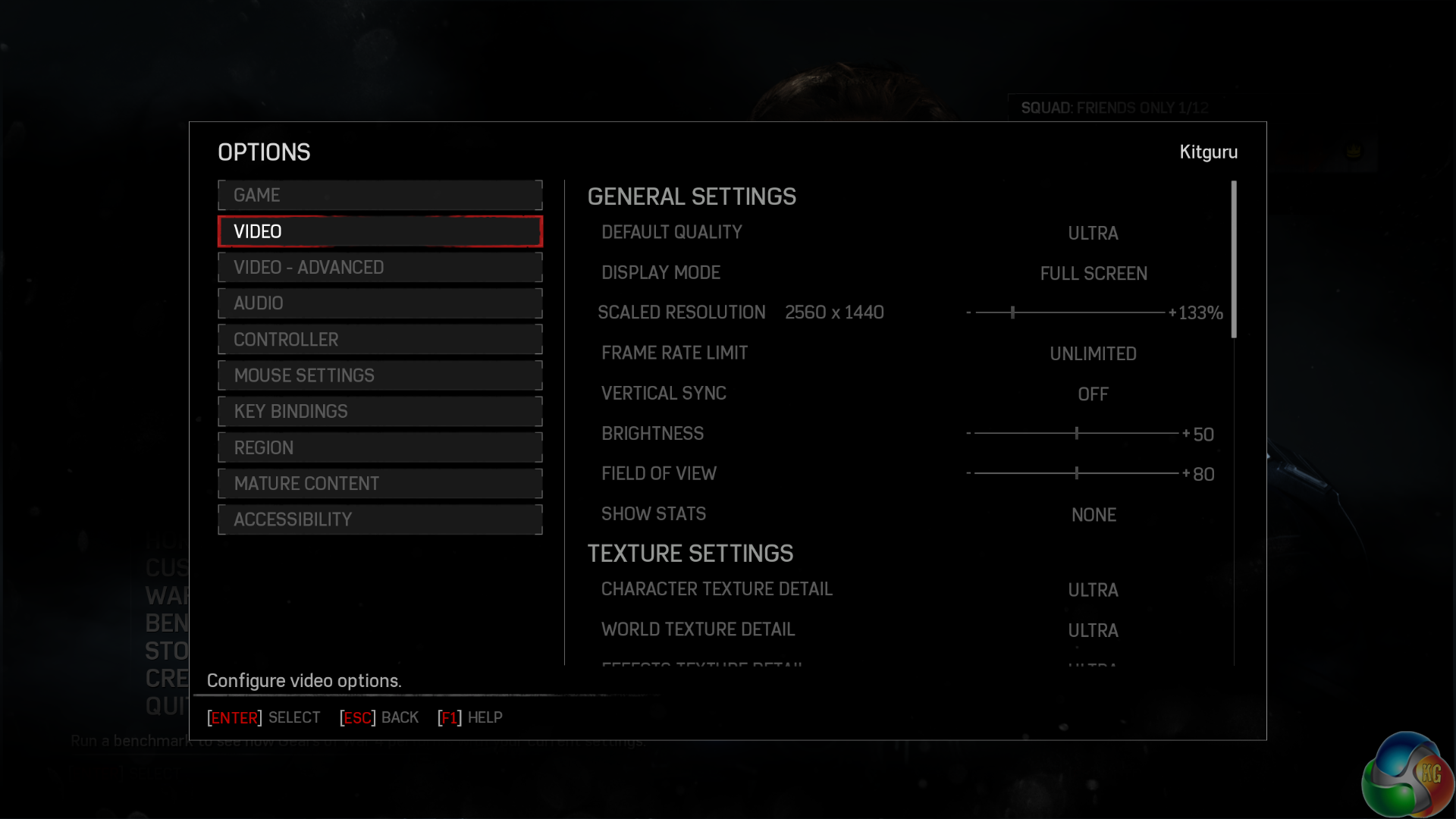Viewport: 1456px width, 819px height.
Task: Open the Game options category
Action: pyautogui.click(x=380, y=196)
